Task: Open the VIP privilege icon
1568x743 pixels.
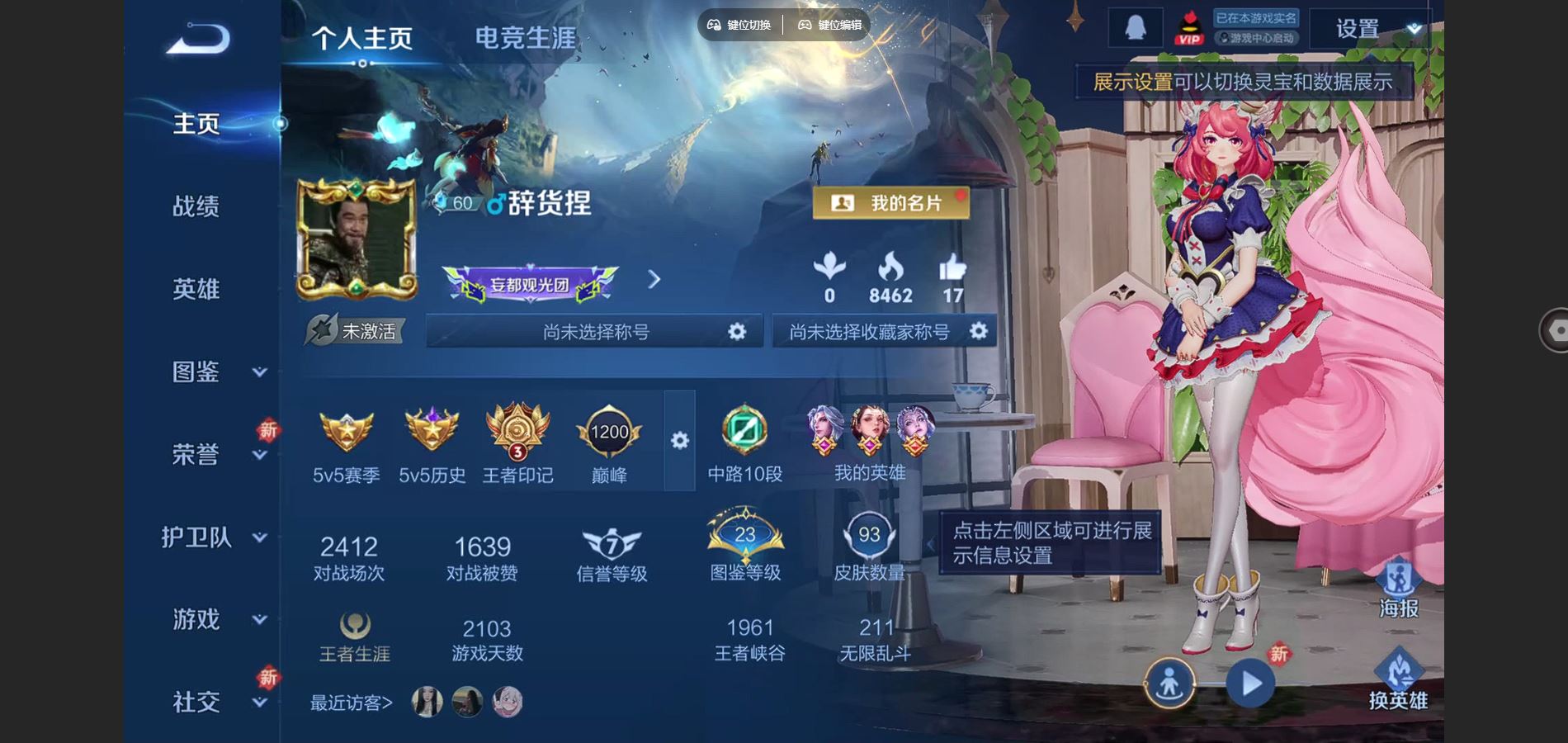Action: [x=1188, y=27]
